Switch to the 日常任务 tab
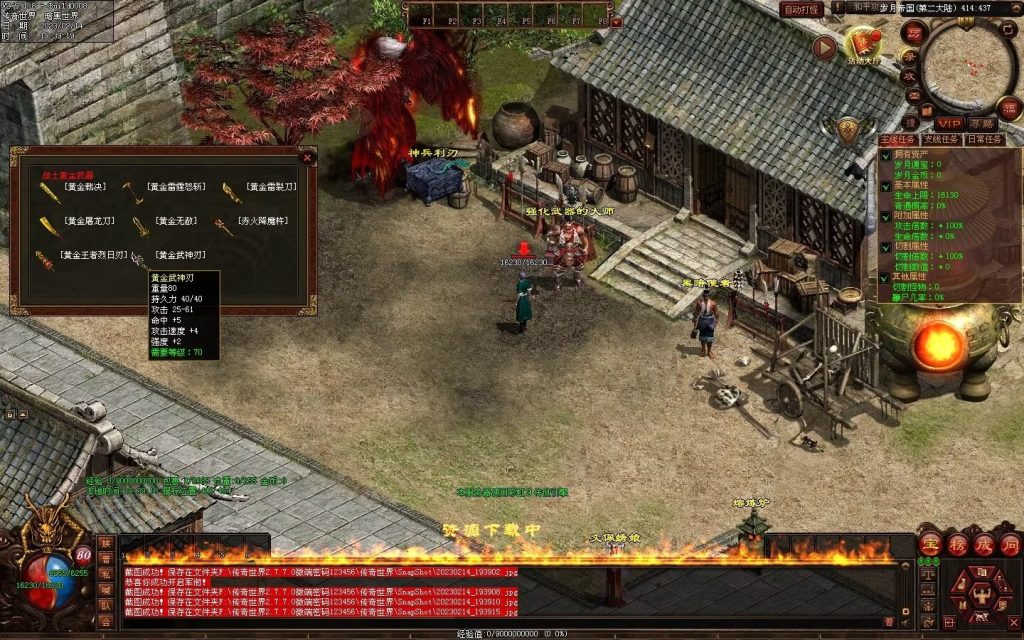Screen dimensions: 1024x640 (x=984, y=140)
